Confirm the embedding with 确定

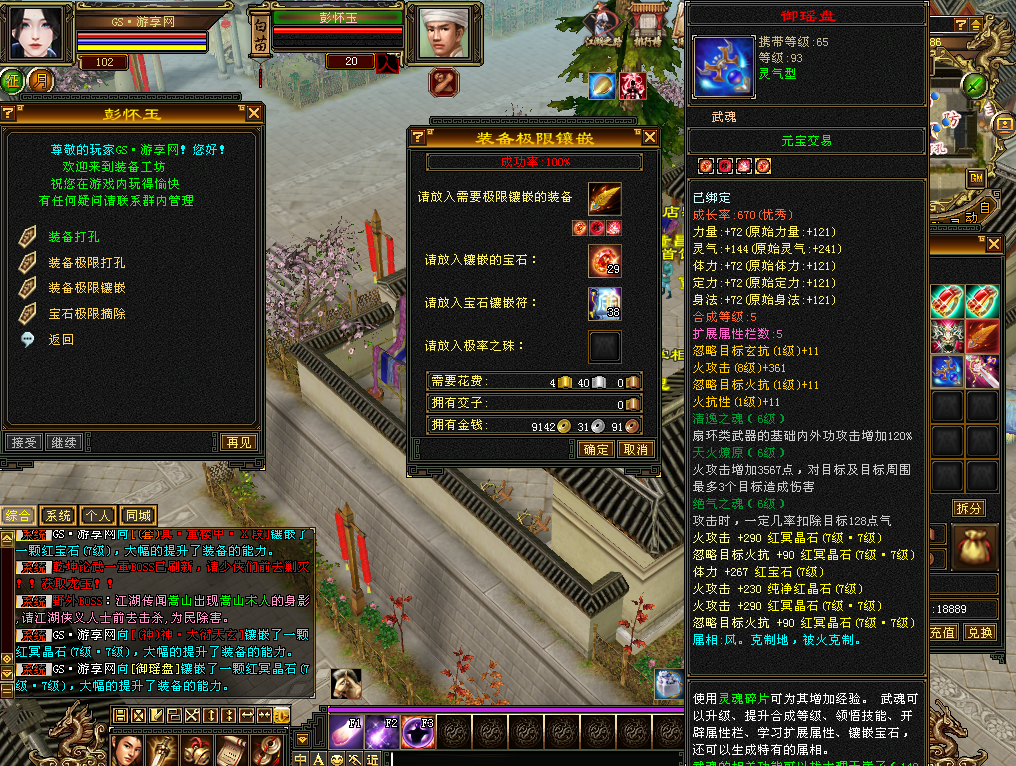[596, 449]
